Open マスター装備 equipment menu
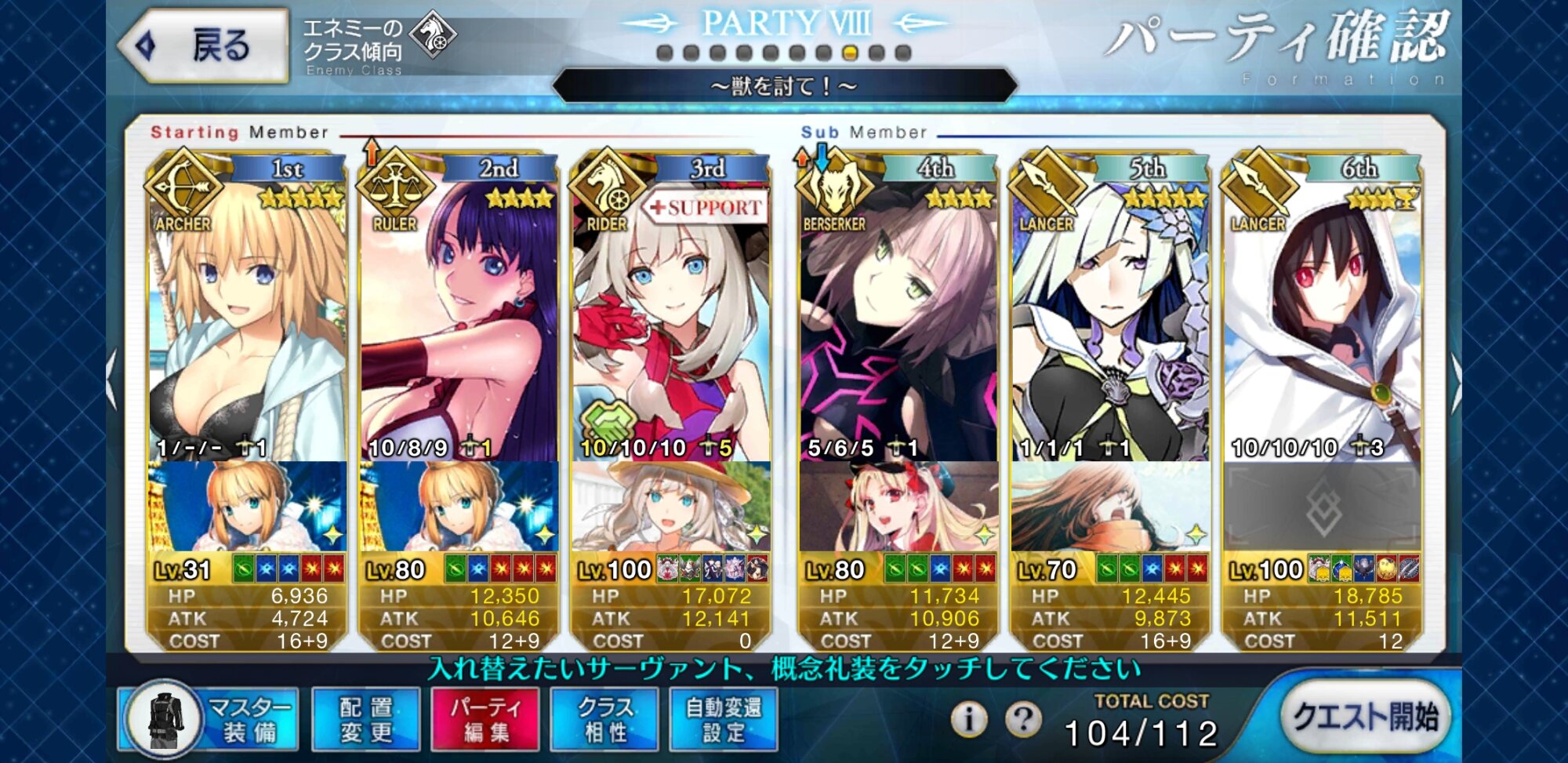1568x763 pixels. [x=209, y=719]
